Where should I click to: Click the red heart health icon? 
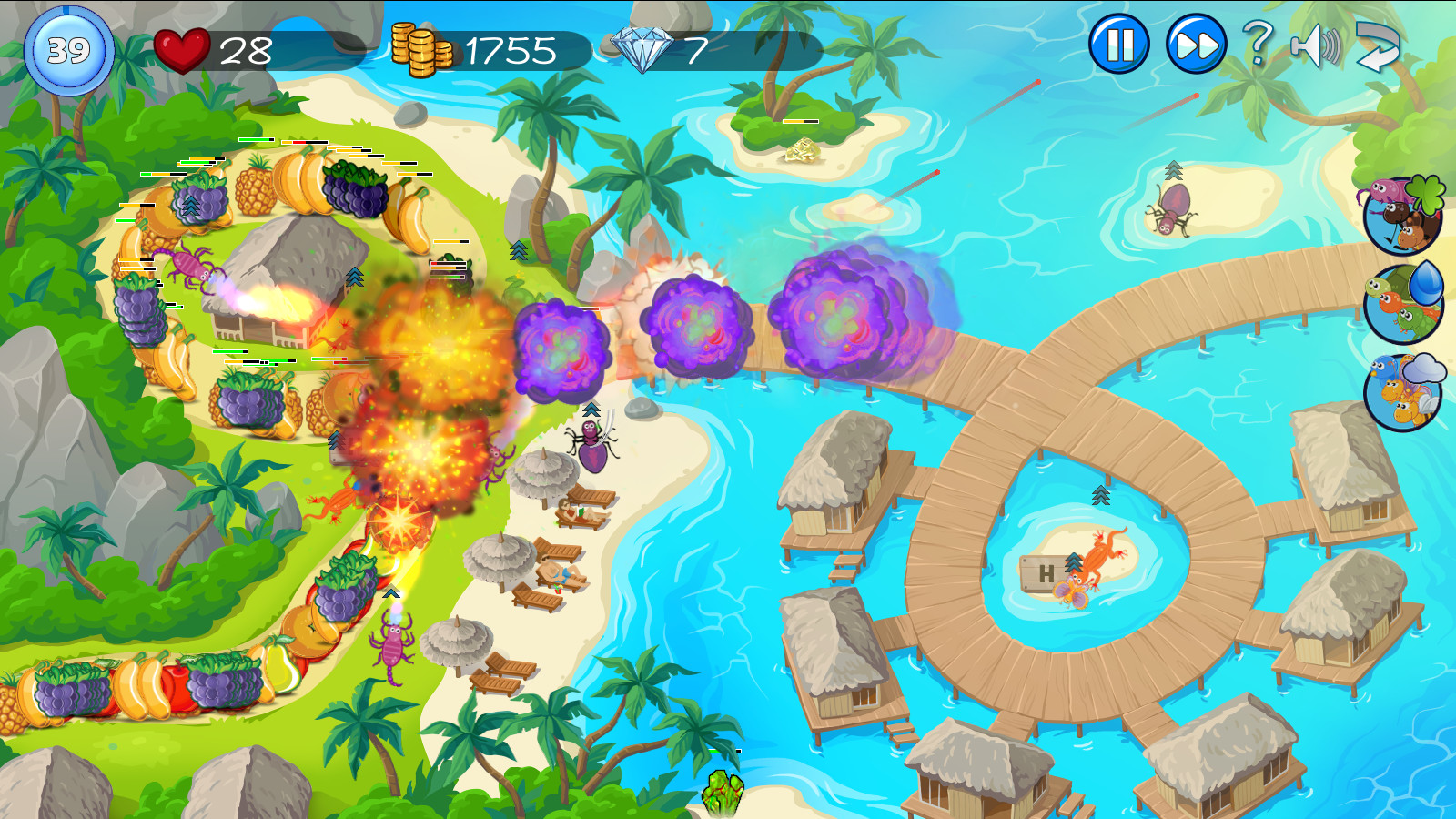tap(183, 48)
